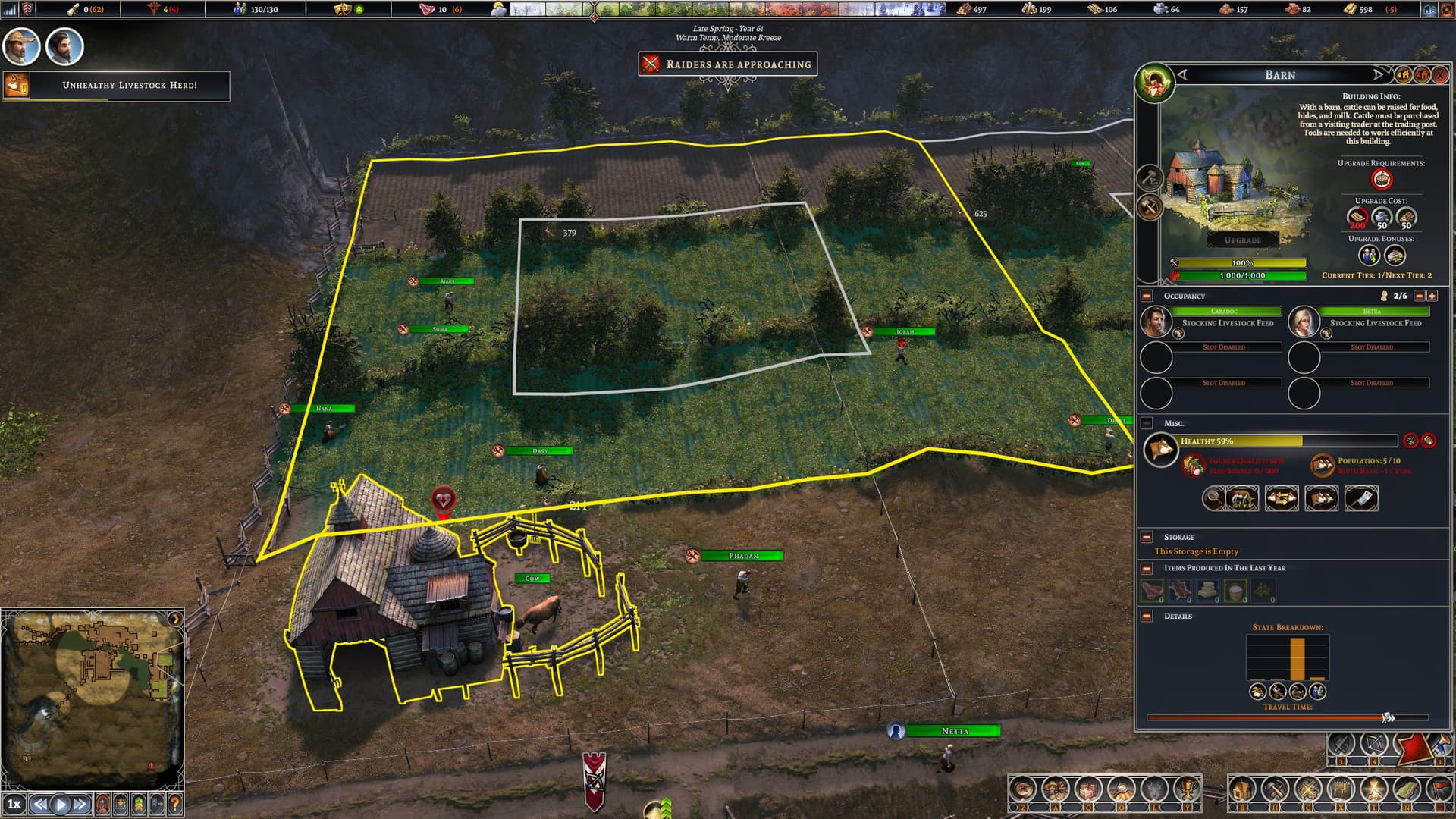Collapse the Occupancy section
The height and width of the screenshot is (819, 1456).
pos(1147,296)
